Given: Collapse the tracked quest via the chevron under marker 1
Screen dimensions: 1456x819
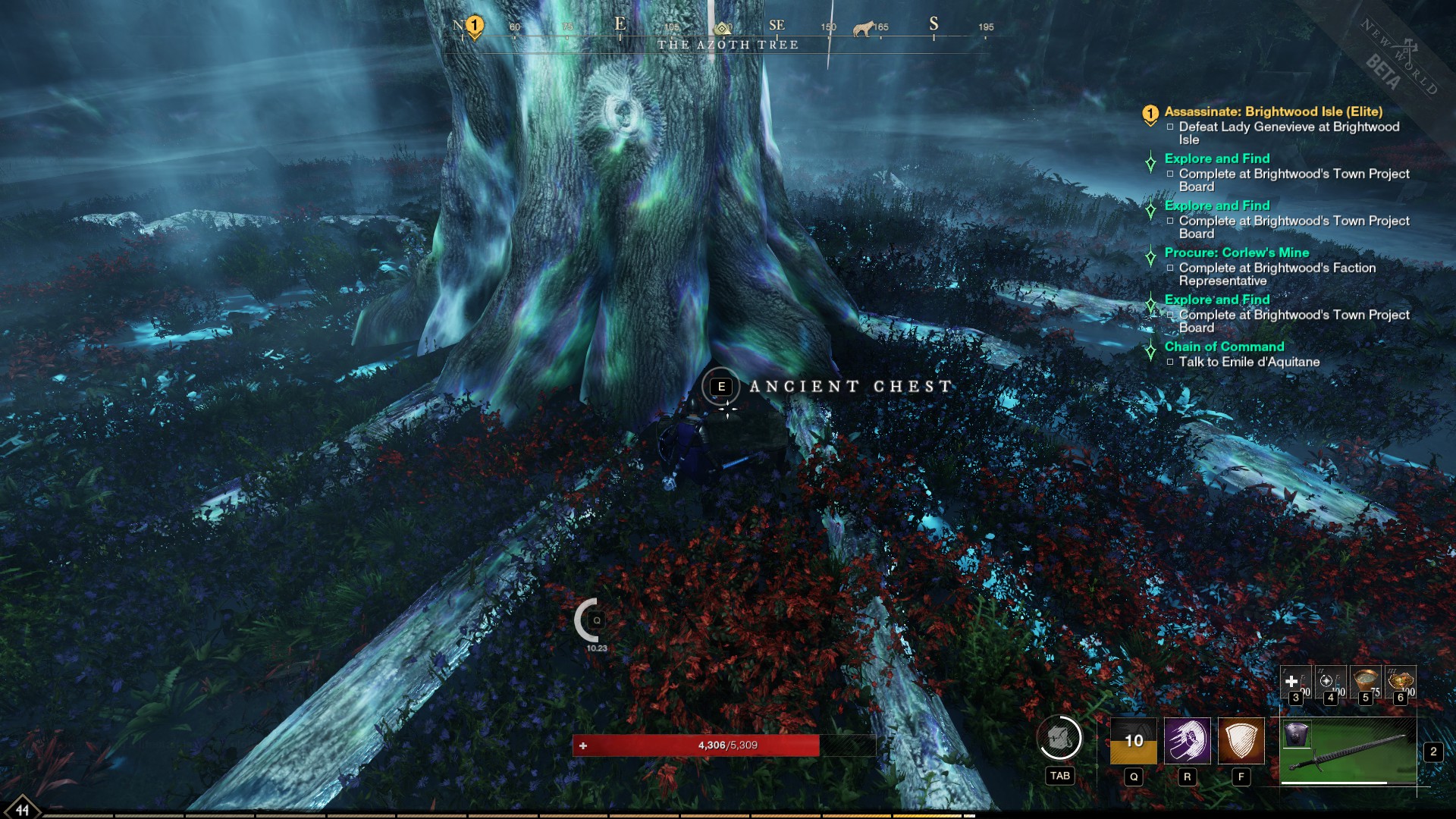Looking at the screenshot, I should click(1150, 124).
